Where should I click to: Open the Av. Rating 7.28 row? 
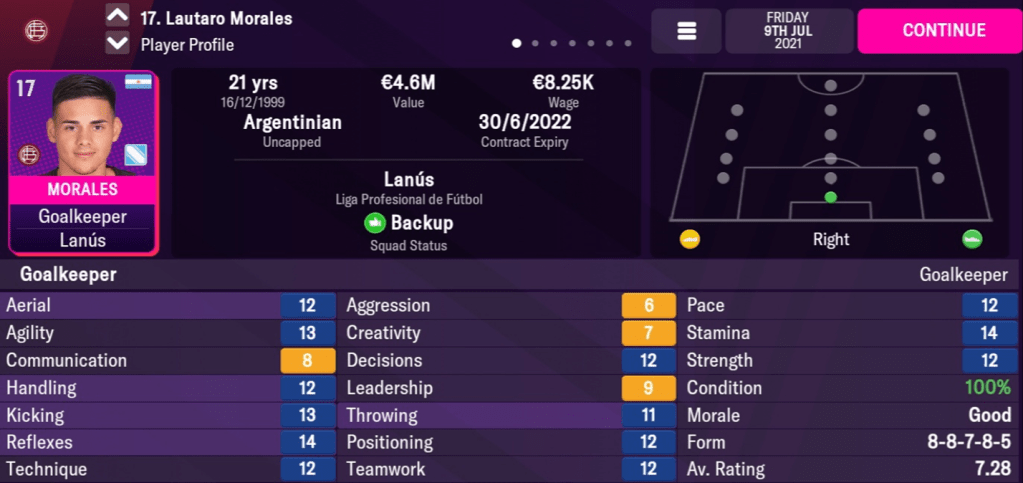tap(850, 469)
